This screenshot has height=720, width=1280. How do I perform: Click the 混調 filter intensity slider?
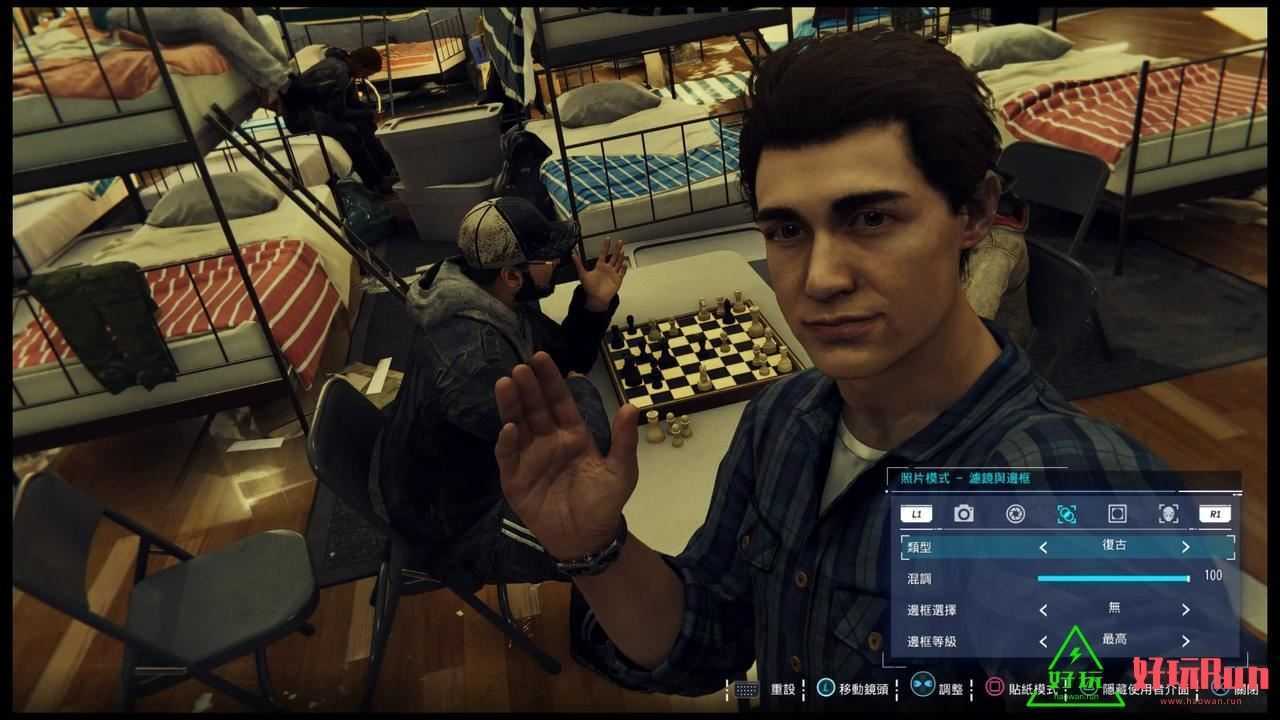[1112, 578]
